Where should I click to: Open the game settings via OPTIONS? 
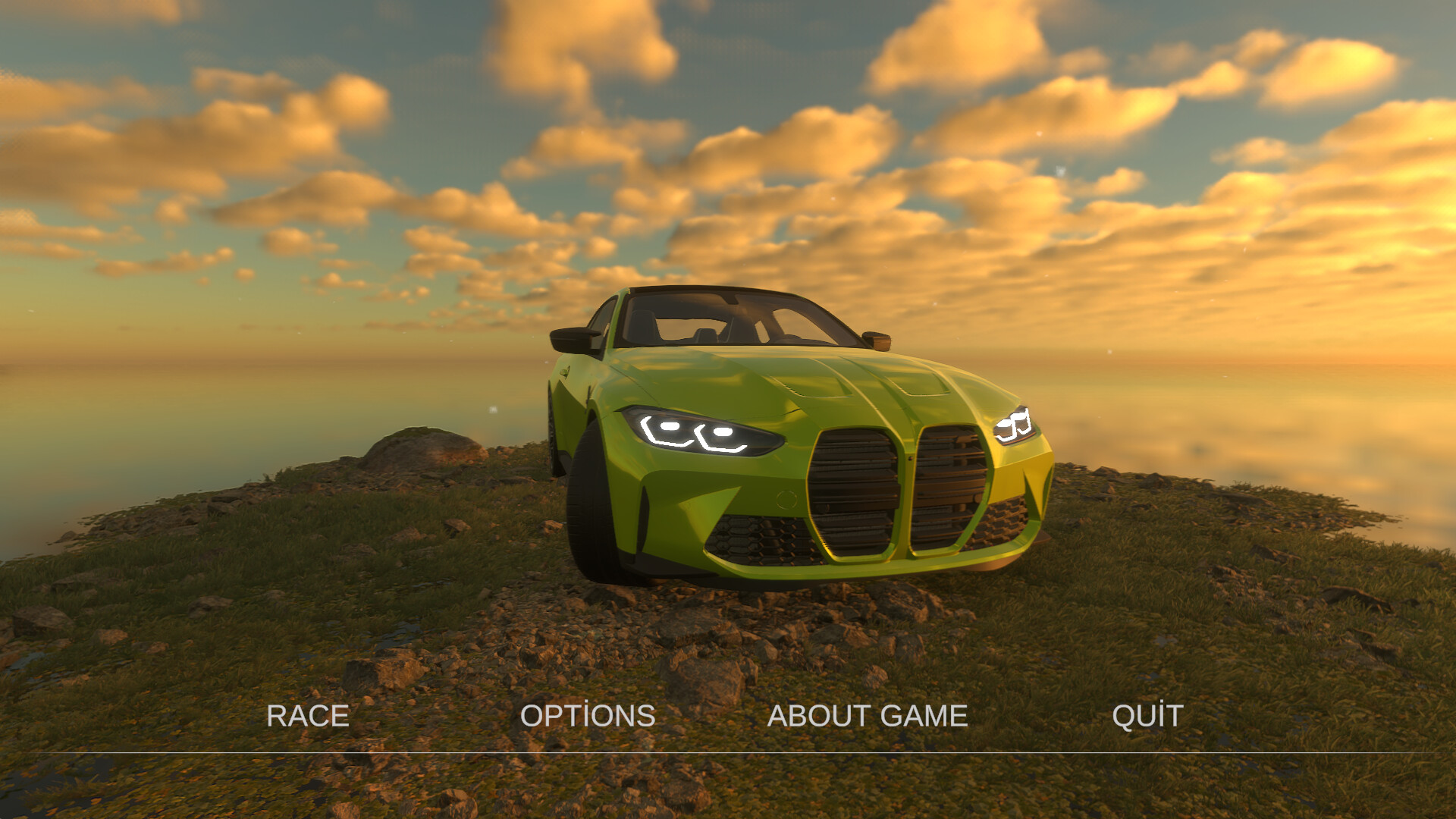(589, 715)
